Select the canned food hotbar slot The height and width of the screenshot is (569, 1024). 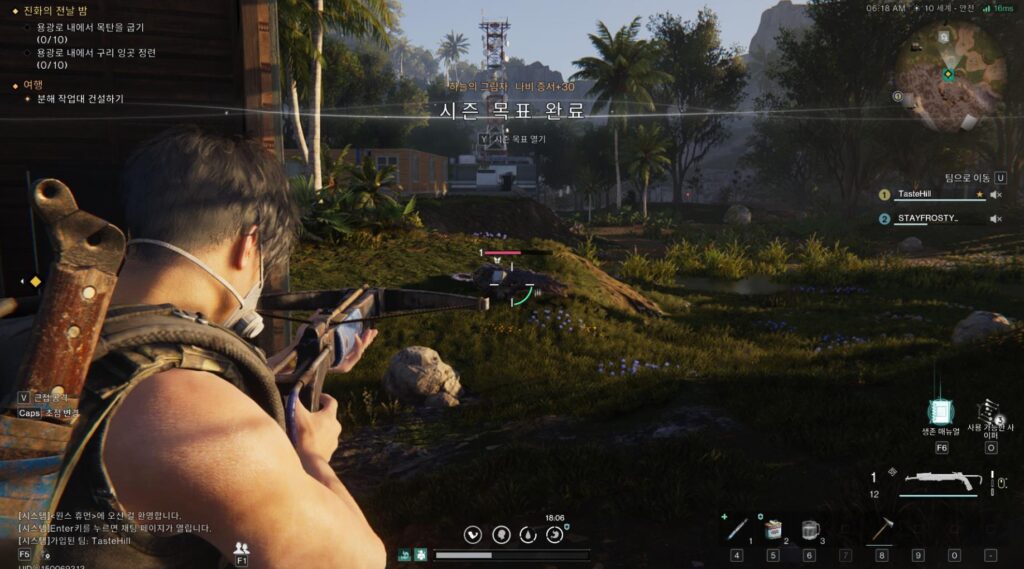(772, 529)
